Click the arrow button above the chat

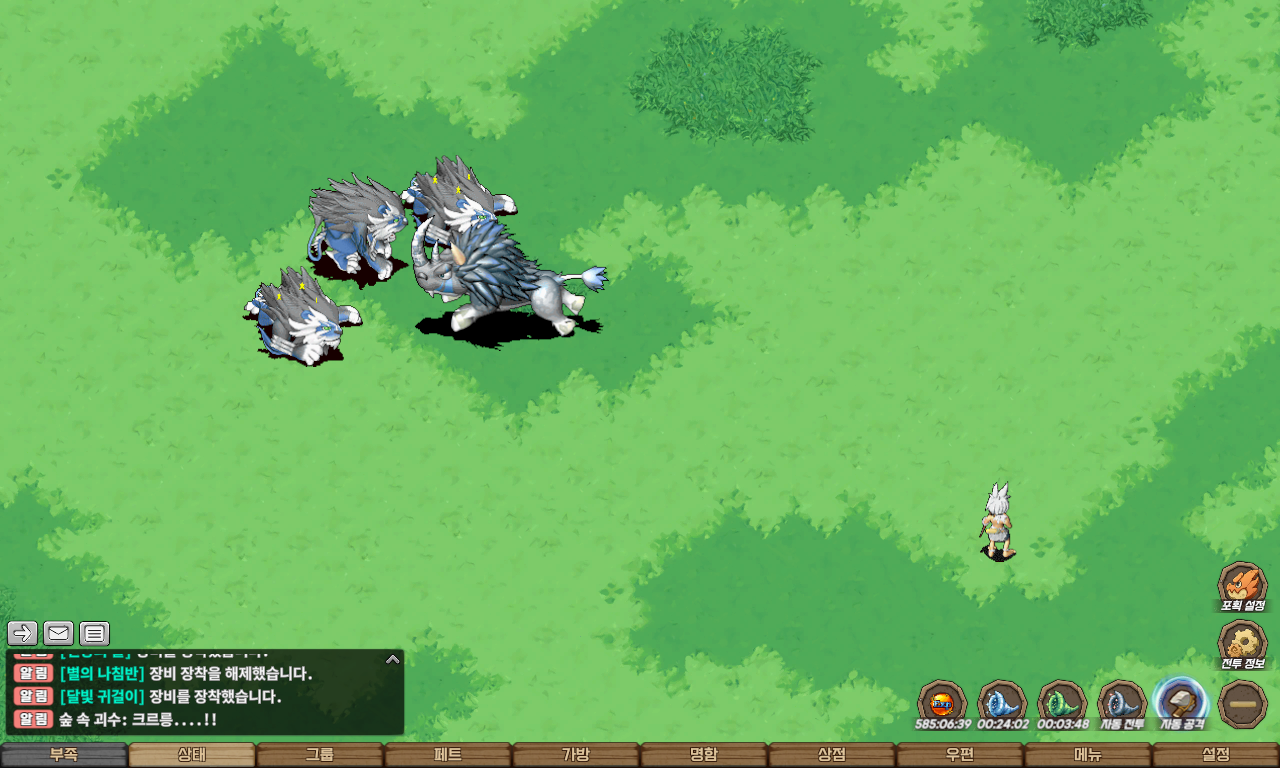click(23, 633)
